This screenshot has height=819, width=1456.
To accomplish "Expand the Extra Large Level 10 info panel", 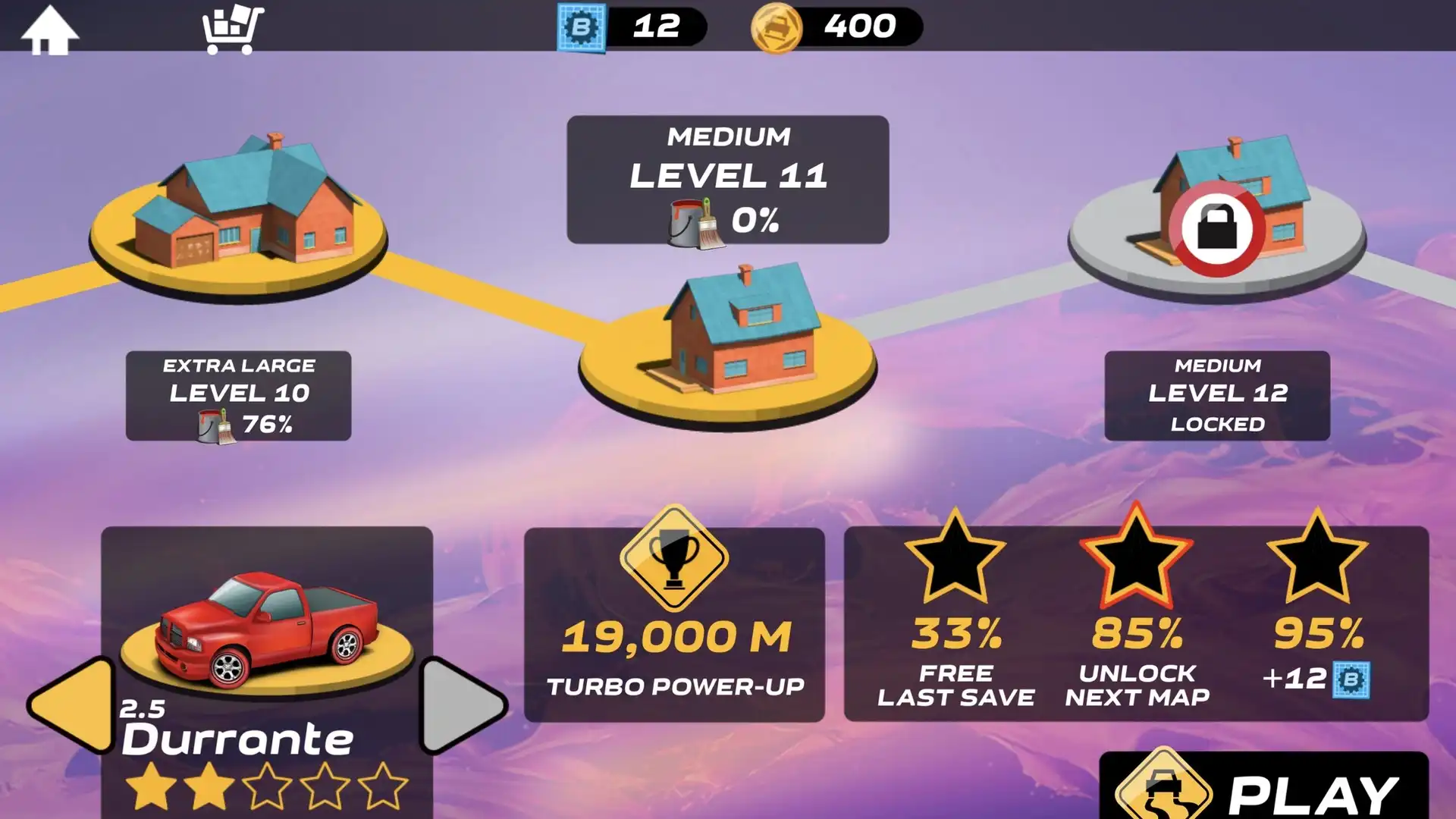I will coord(237,394).
